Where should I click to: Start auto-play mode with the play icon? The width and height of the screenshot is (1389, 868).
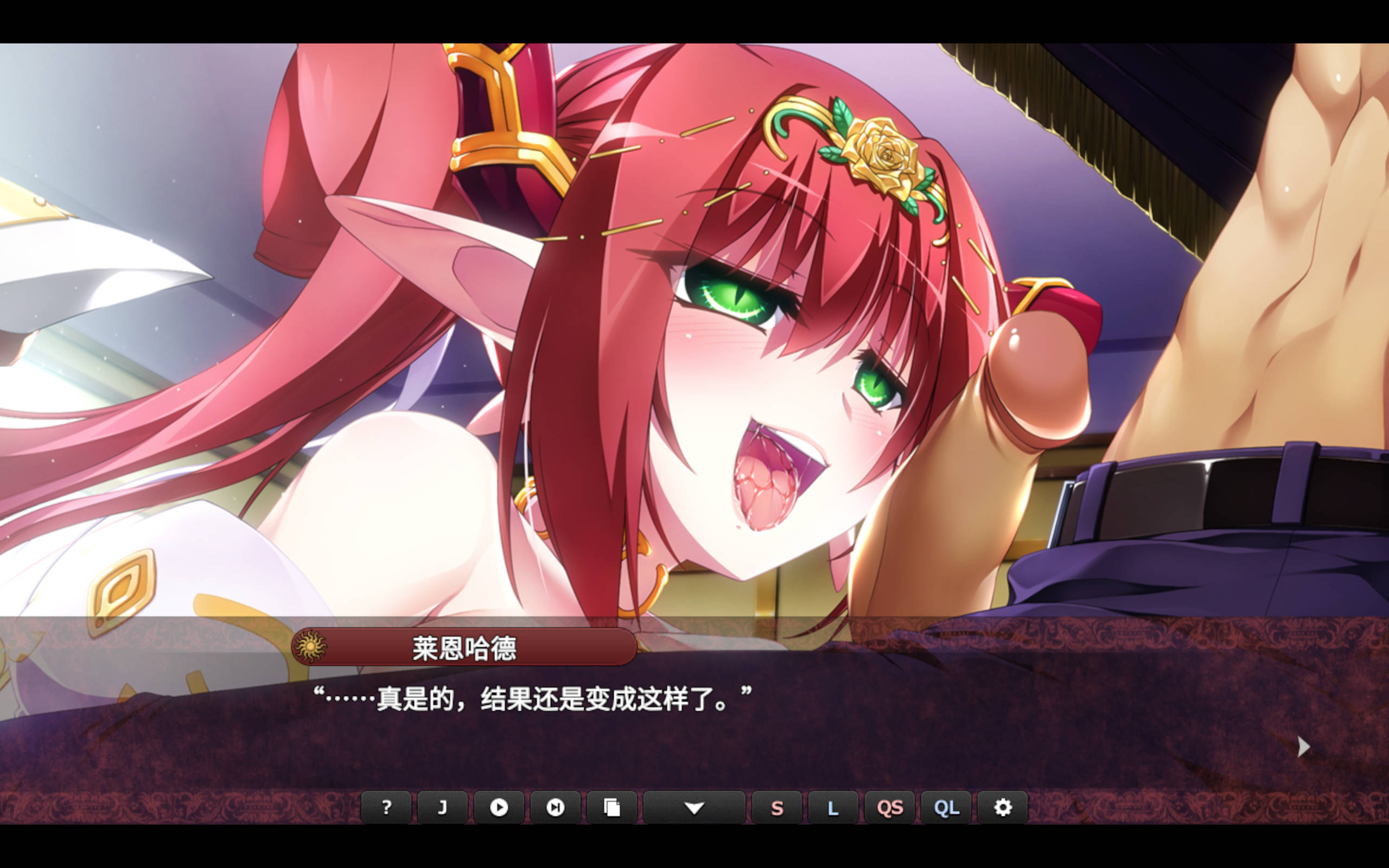(499, 807)
